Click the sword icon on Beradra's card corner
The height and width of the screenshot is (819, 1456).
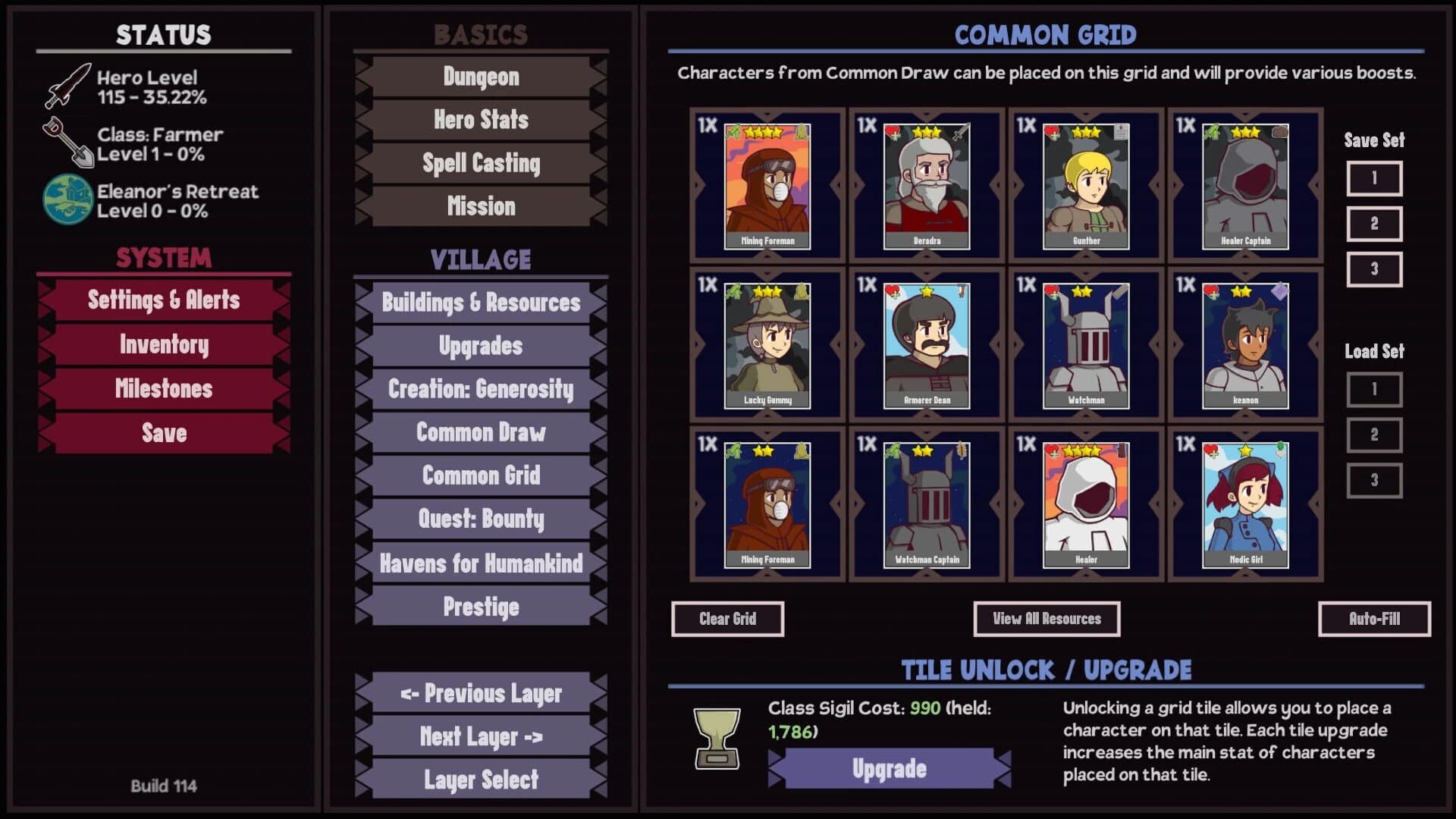tap(962, 131)
